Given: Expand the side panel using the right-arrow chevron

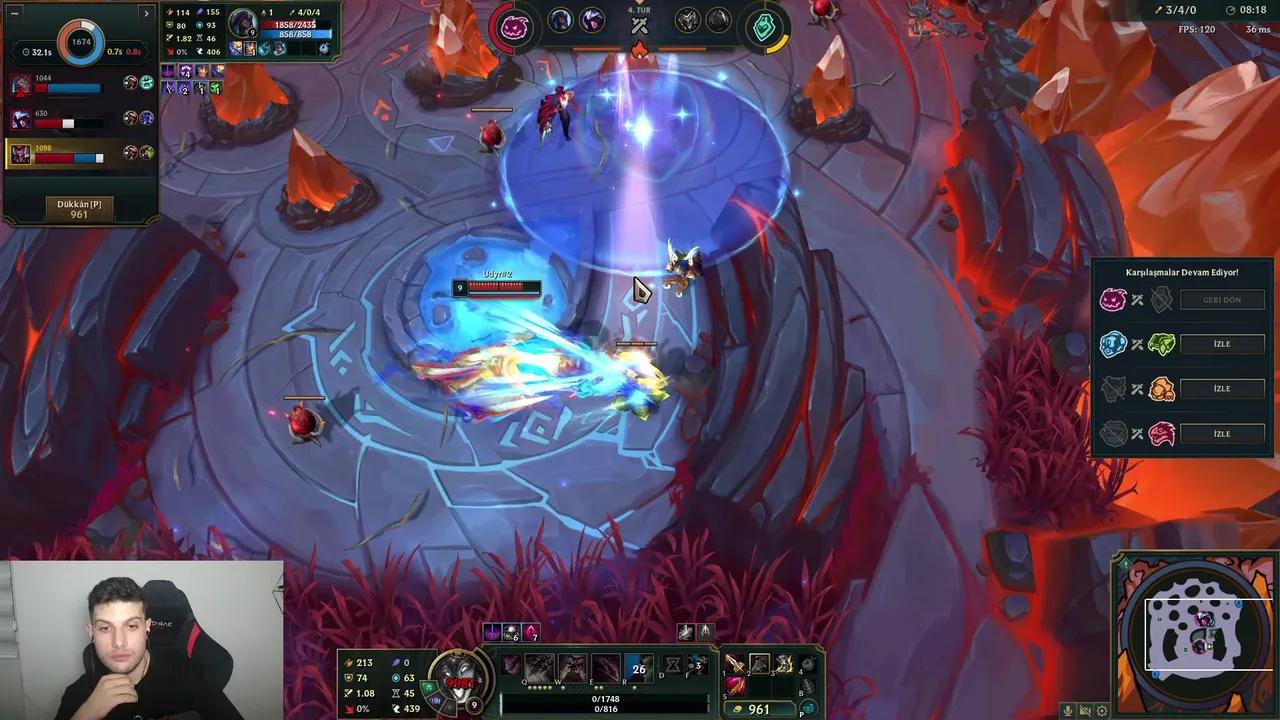Looking at the screenshot, I should (146, 14).
